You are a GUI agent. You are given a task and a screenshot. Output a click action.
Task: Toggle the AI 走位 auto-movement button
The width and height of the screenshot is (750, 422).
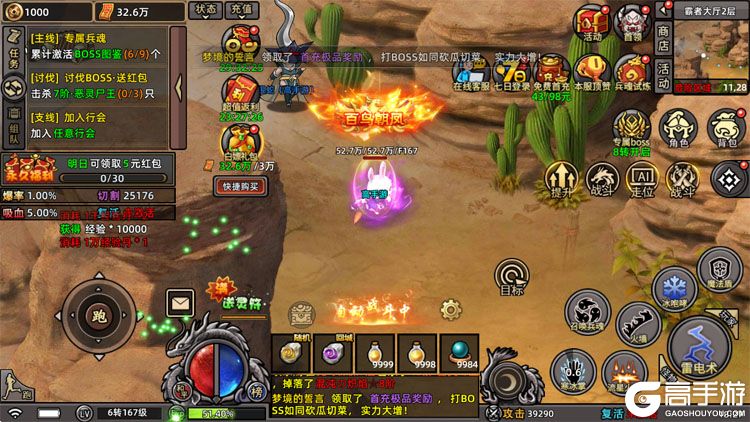coord(641,180)
